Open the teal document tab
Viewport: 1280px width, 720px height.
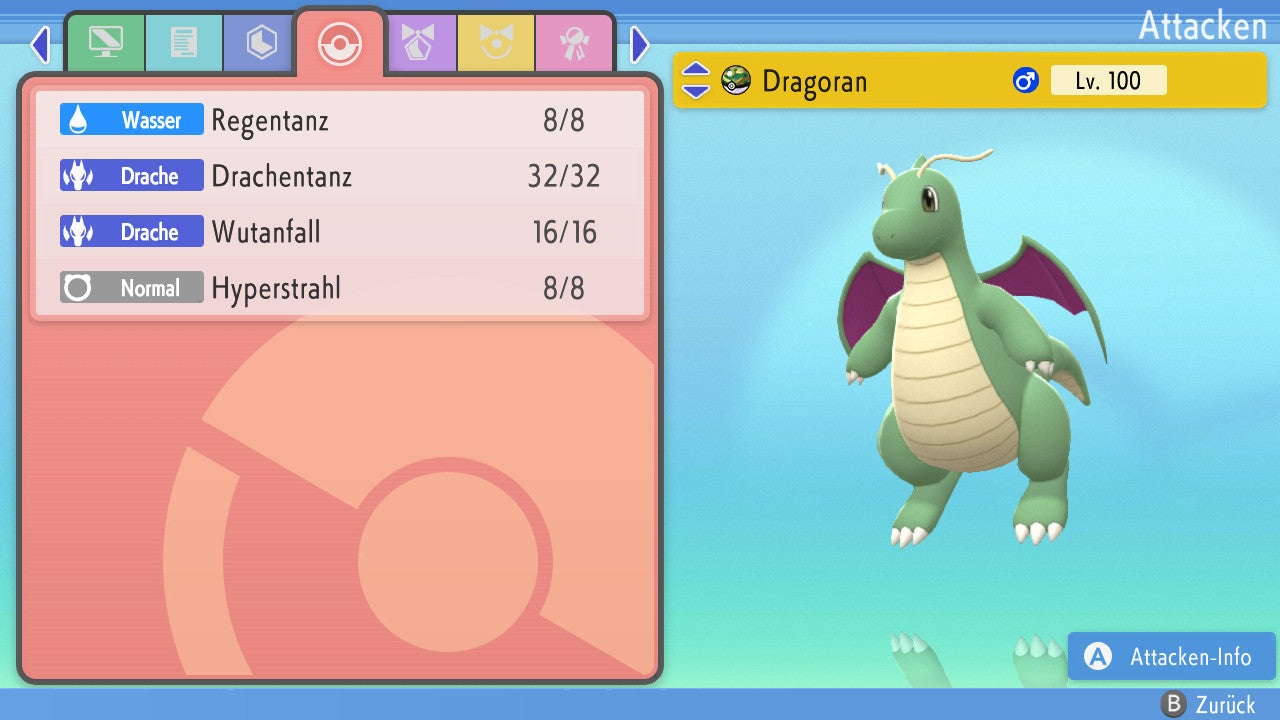[x=183, y=43]
